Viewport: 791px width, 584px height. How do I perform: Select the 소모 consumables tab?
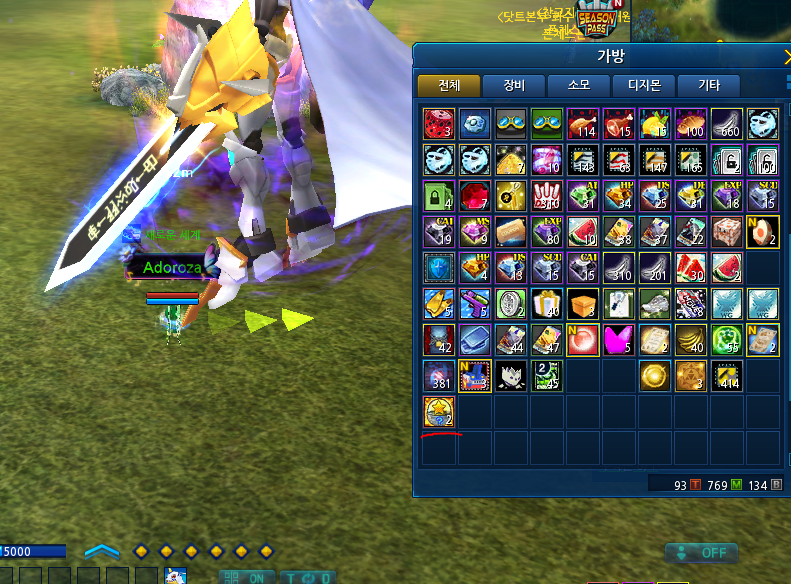point(578,86)
